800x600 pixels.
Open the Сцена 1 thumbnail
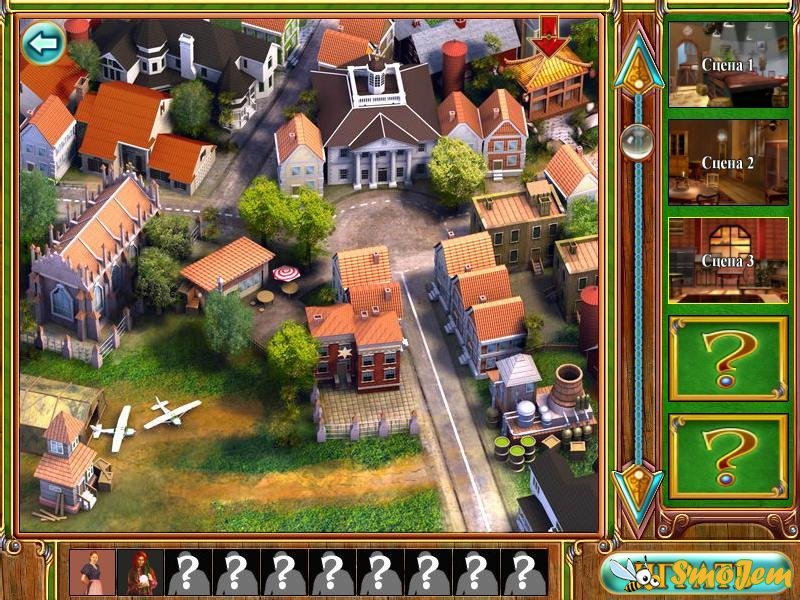[x=727, y=65]
